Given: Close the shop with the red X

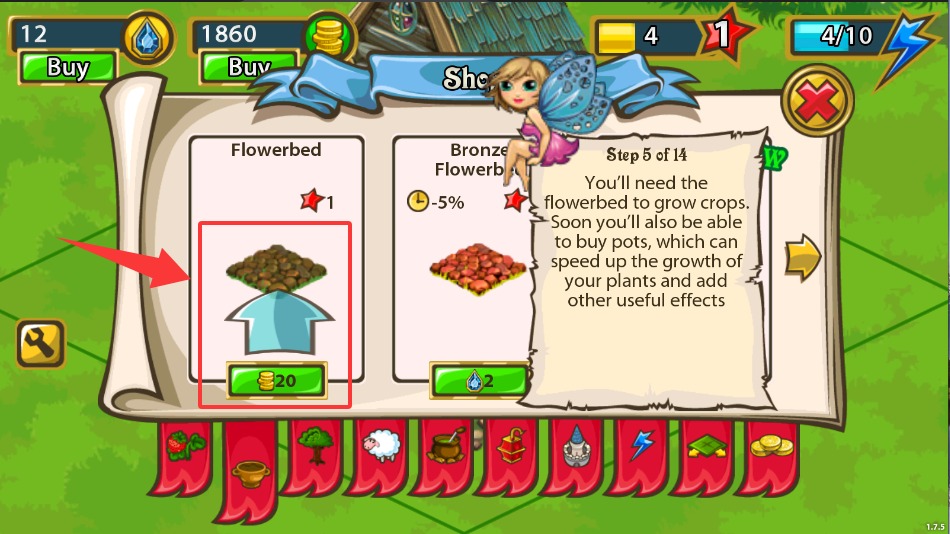Looking at the screenshot, I should (x=817, y=102).
